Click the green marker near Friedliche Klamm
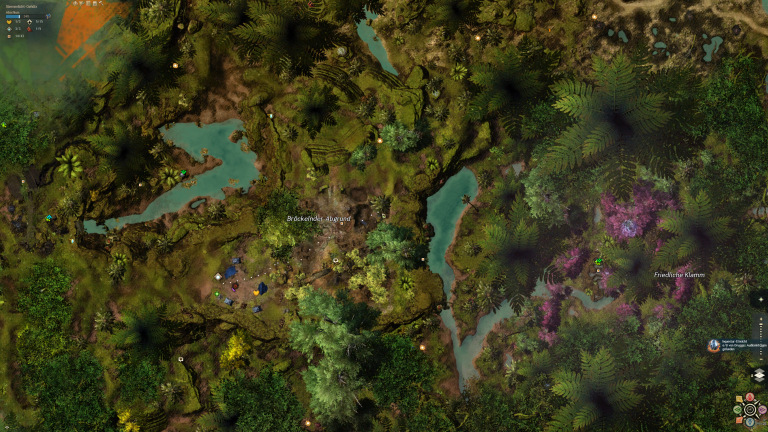 [599, 262]
